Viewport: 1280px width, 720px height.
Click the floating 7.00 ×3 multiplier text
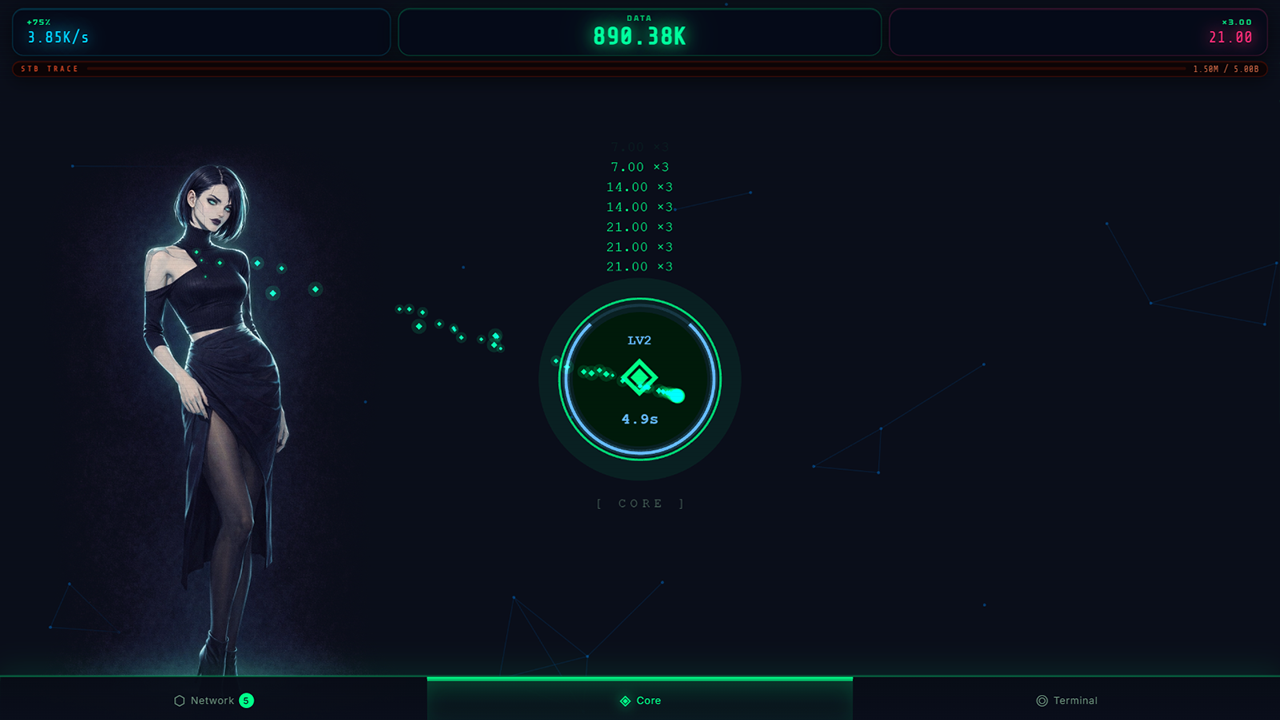point(640,167)
